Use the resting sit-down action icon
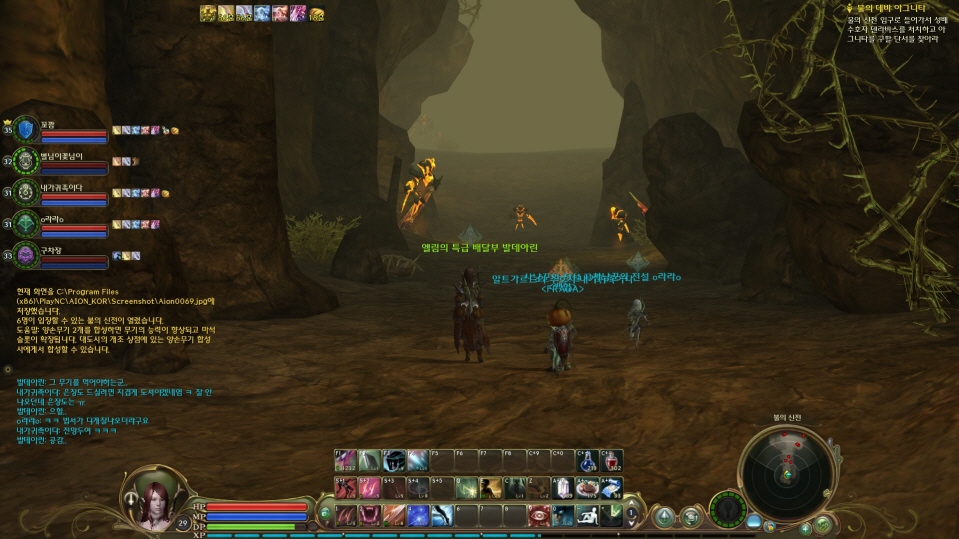959x539 pixels. coord(588,515)
